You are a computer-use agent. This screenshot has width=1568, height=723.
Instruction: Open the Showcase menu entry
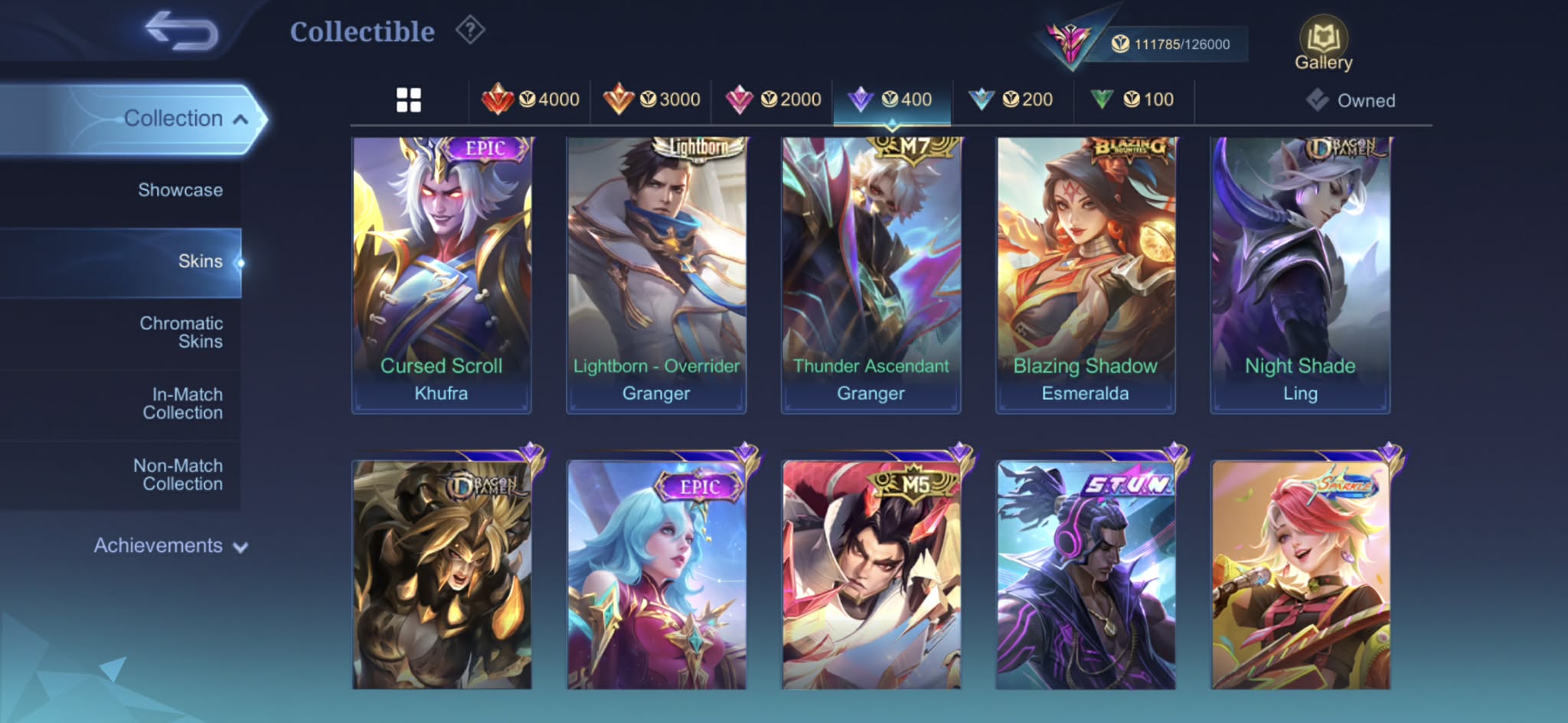(x=180, y=190)
